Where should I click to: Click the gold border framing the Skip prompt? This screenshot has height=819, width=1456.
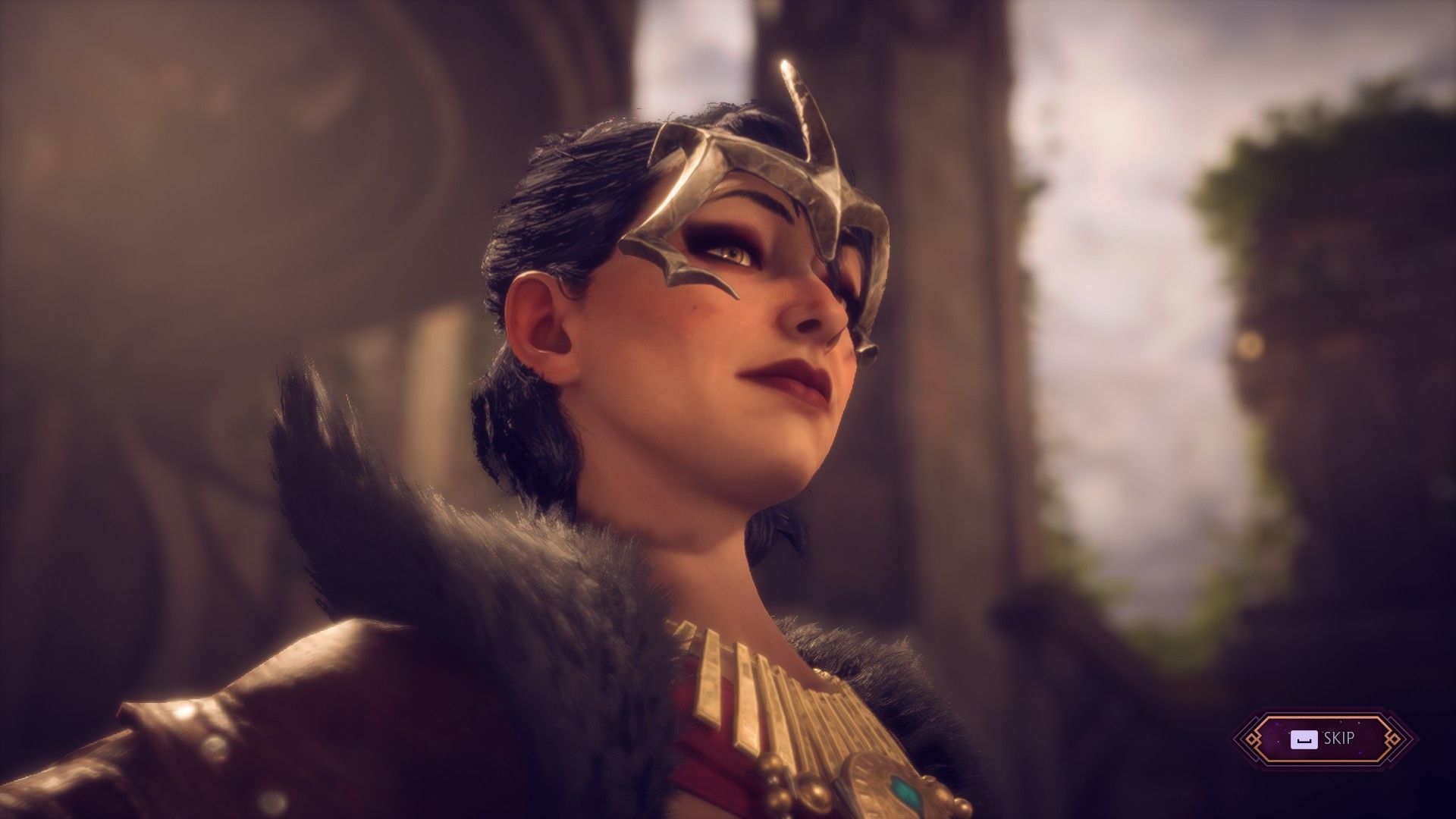click(x=1323, y=717)
